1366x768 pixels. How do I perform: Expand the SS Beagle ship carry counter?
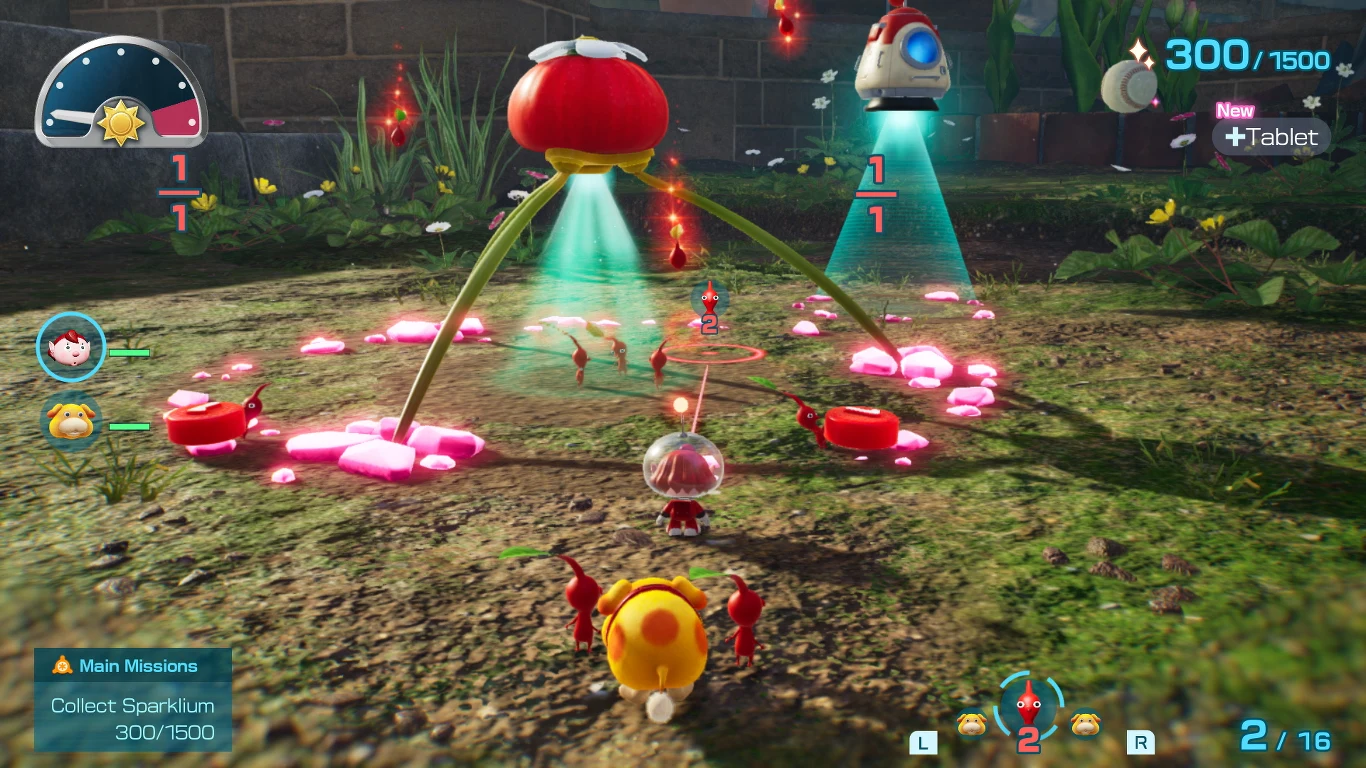click(x=877, y=192)
